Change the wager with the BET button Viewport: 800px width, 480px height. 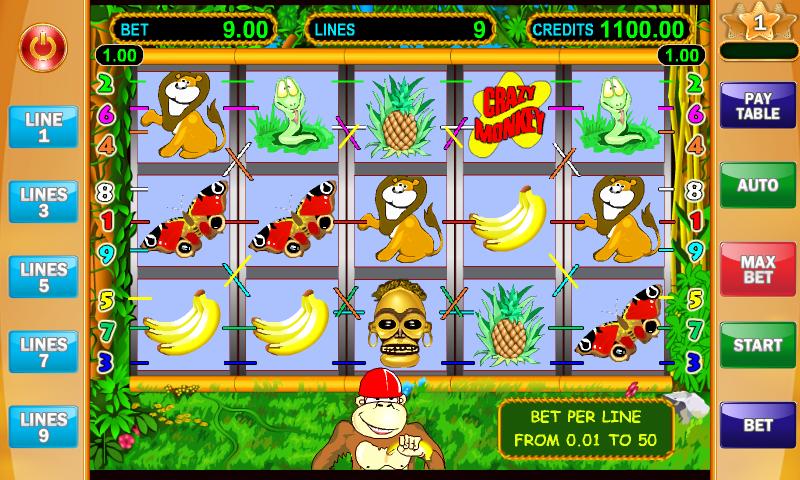(758, 425)
